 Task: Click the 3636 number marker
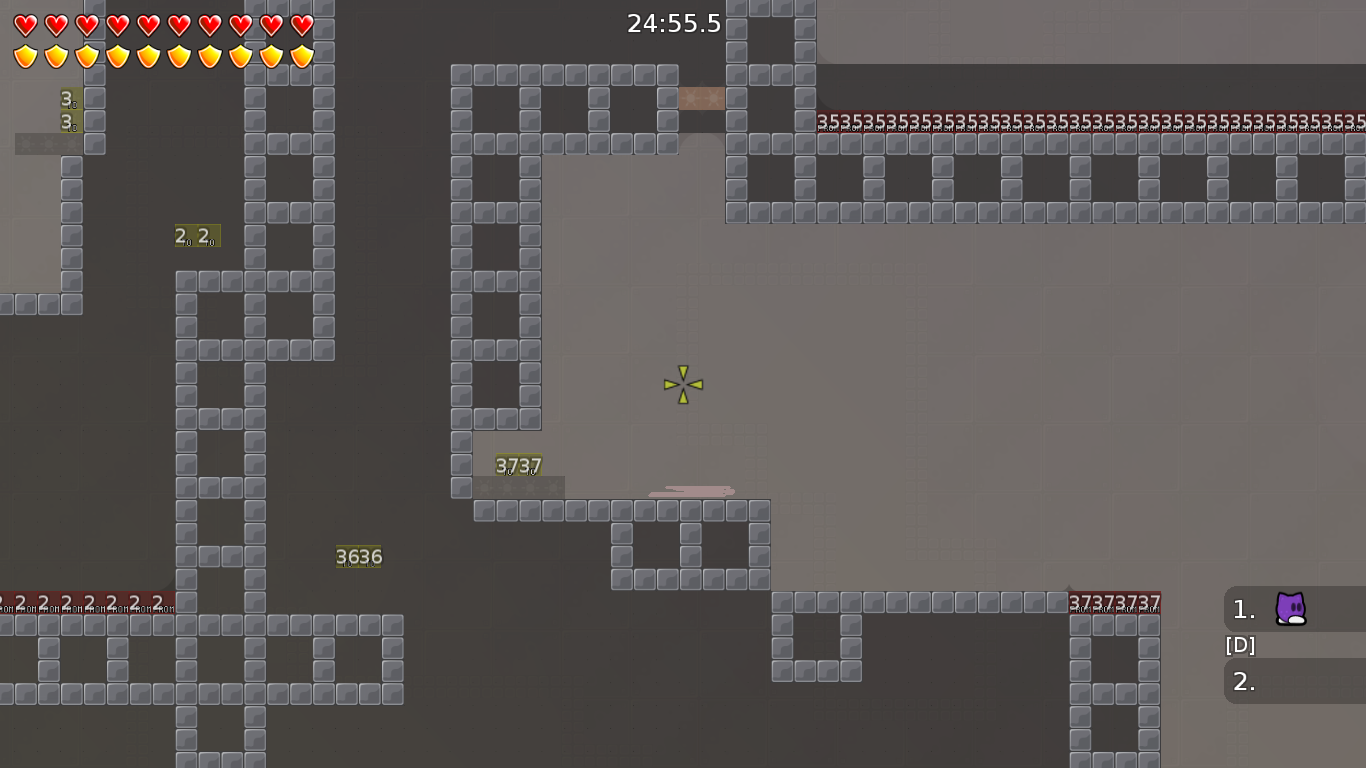point(358,556)
